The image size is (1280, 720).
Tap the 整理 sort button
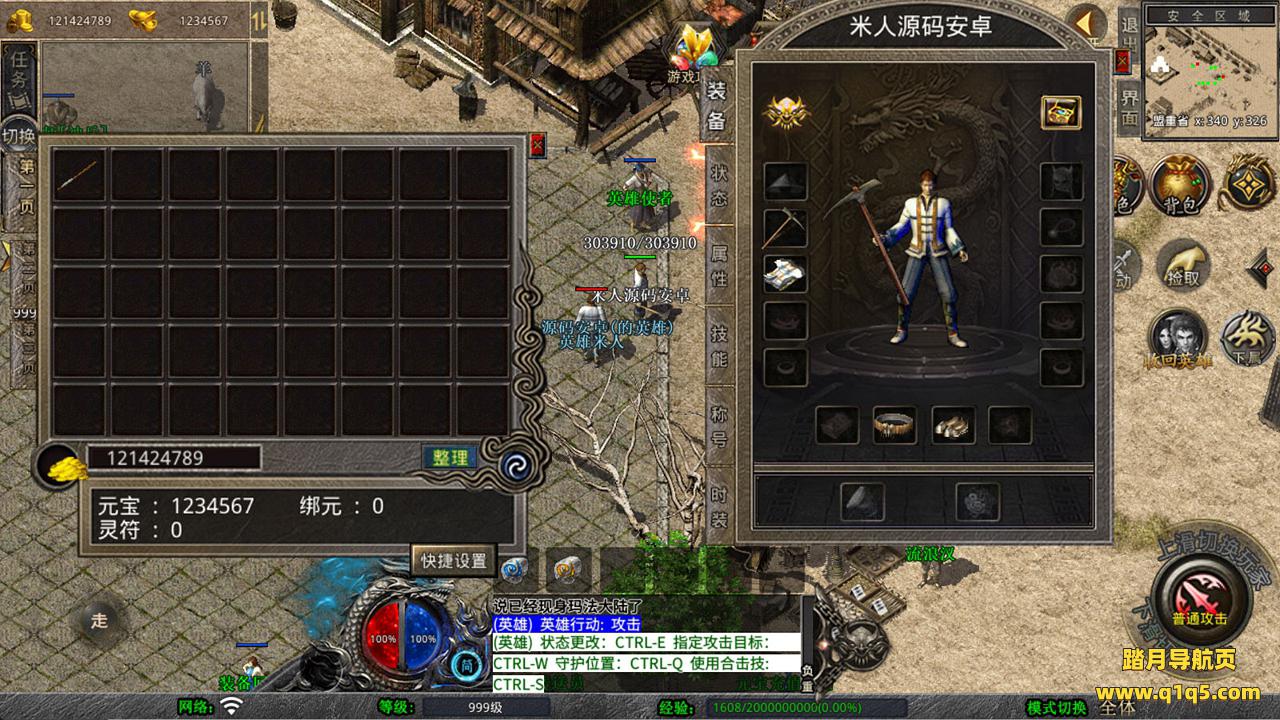click(449, 458)
